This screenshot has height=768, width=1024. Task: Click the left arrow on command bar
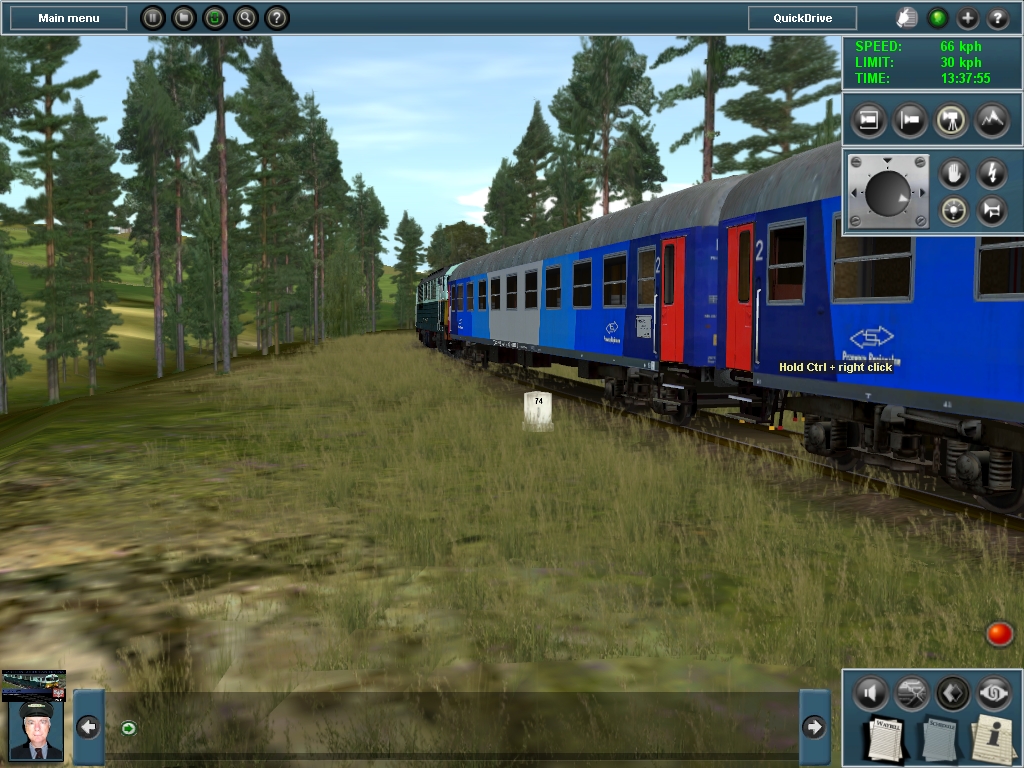pyautogui.click(x=88, y=727)
